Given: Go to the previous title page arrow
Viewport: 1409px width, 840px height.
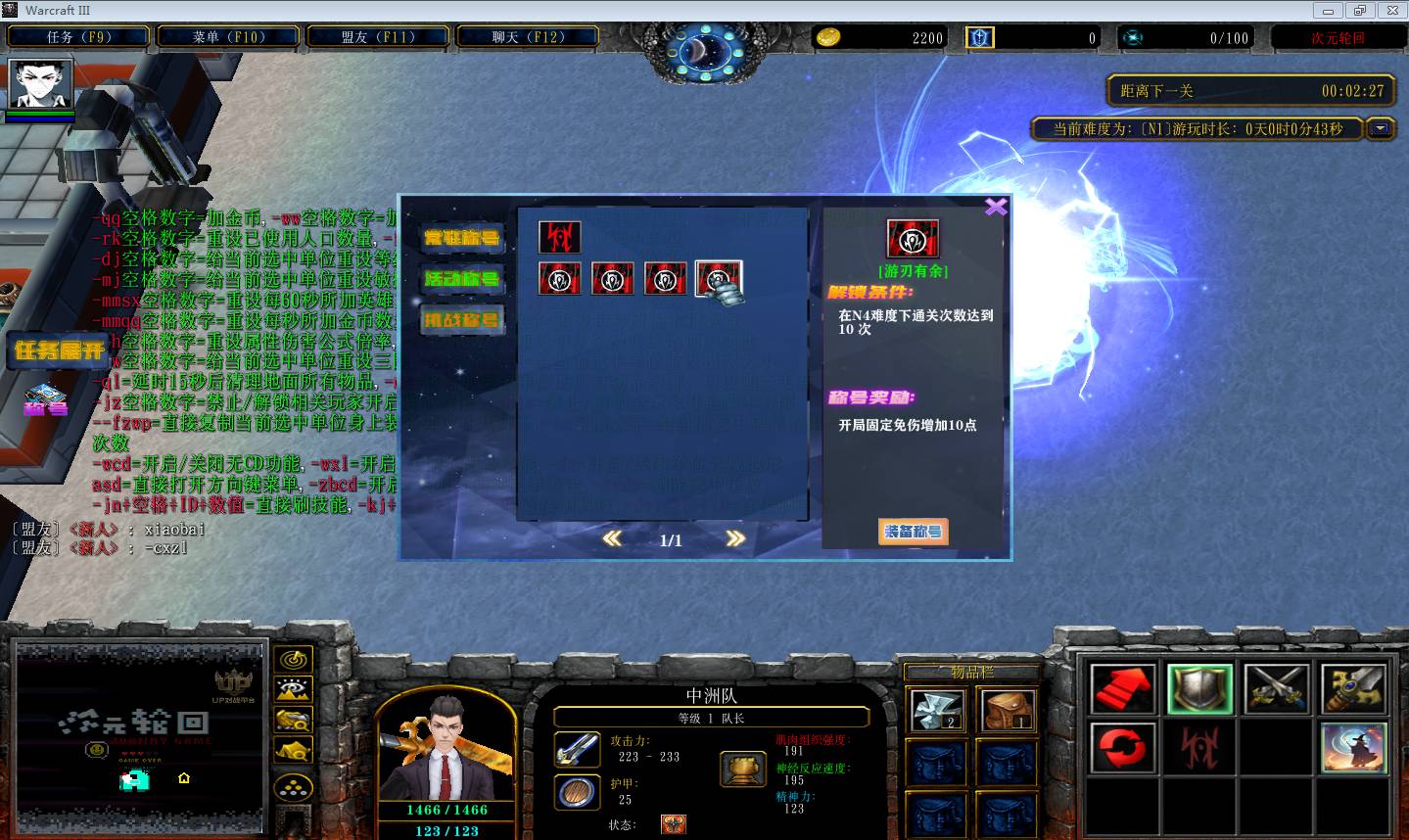Looking at the screenshot, I should (x=612, y=538).
